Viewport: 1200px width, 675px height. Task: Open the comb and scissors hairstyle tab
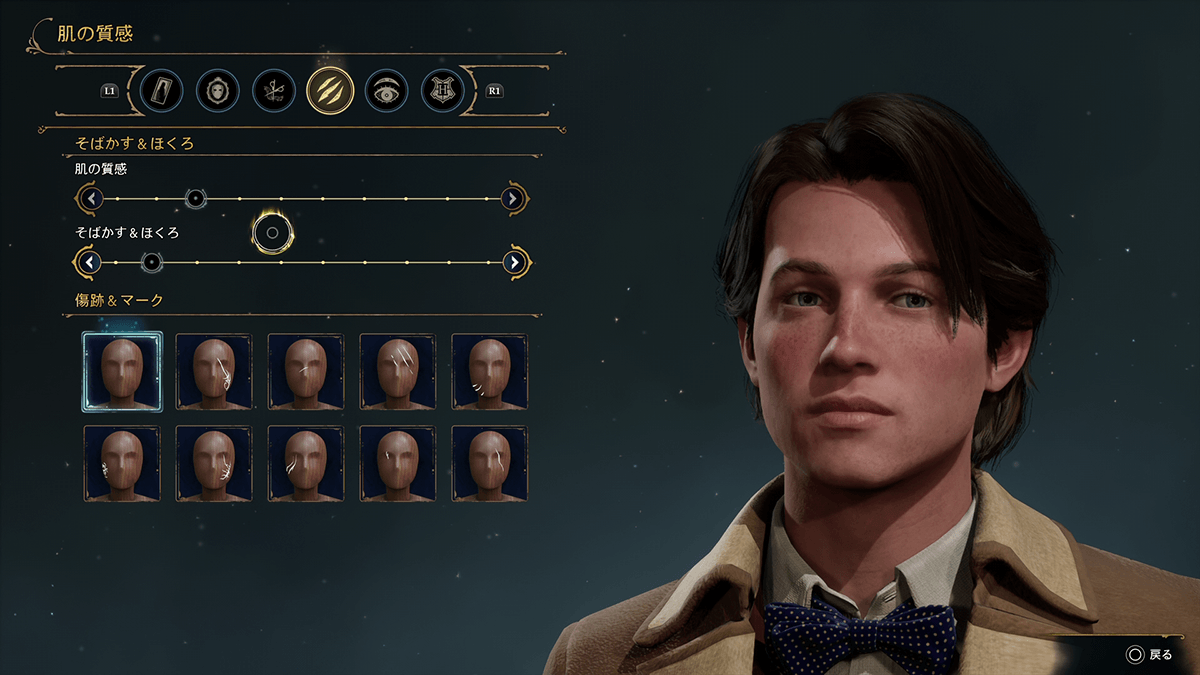(x=274, y=90)
